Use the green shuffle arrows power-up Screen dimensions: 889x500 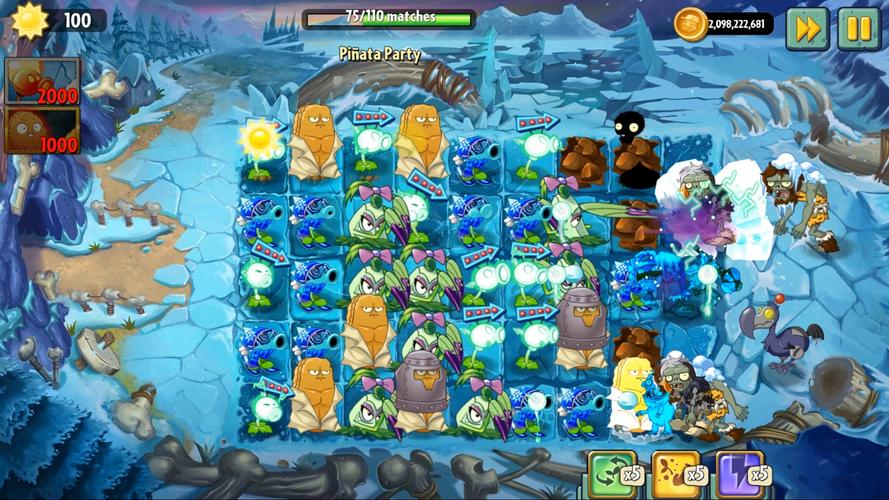click(x=612, y=472)
